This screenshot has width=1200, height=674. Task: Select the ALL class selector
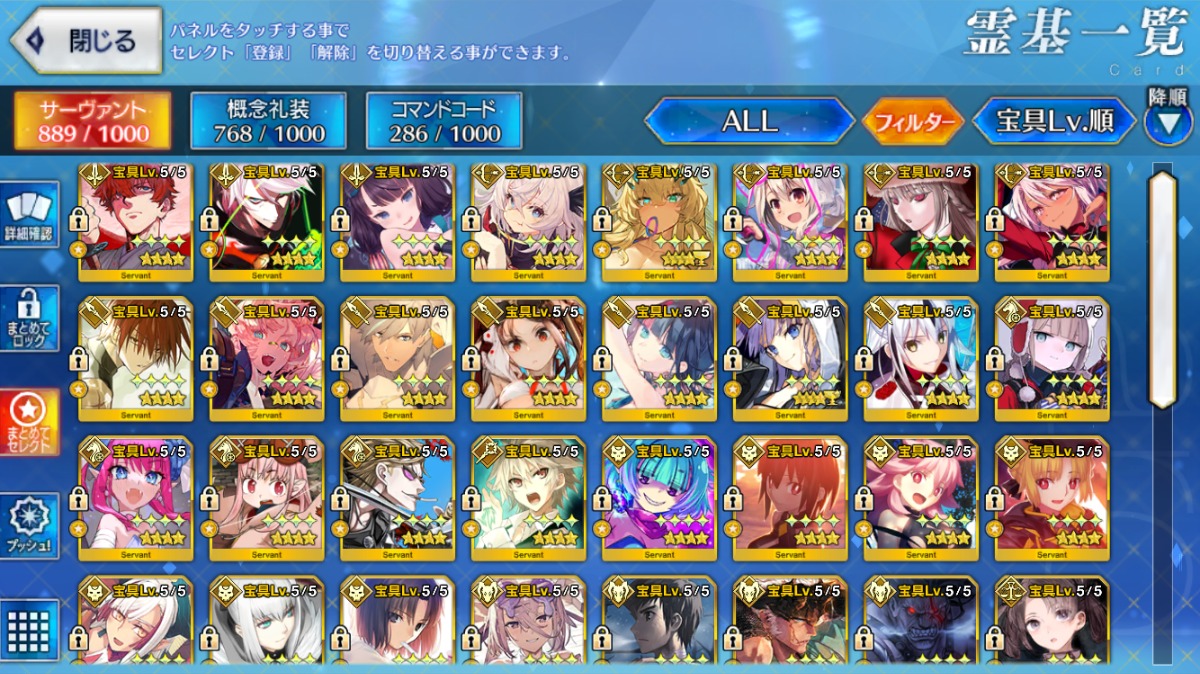click(749, 122)
